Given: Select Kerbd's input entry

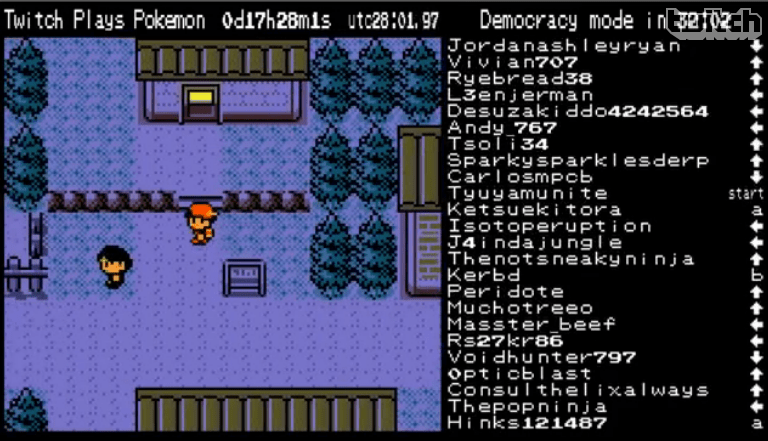Looking at the screenshot, I should pyautogui.click(x=485, y=275).
